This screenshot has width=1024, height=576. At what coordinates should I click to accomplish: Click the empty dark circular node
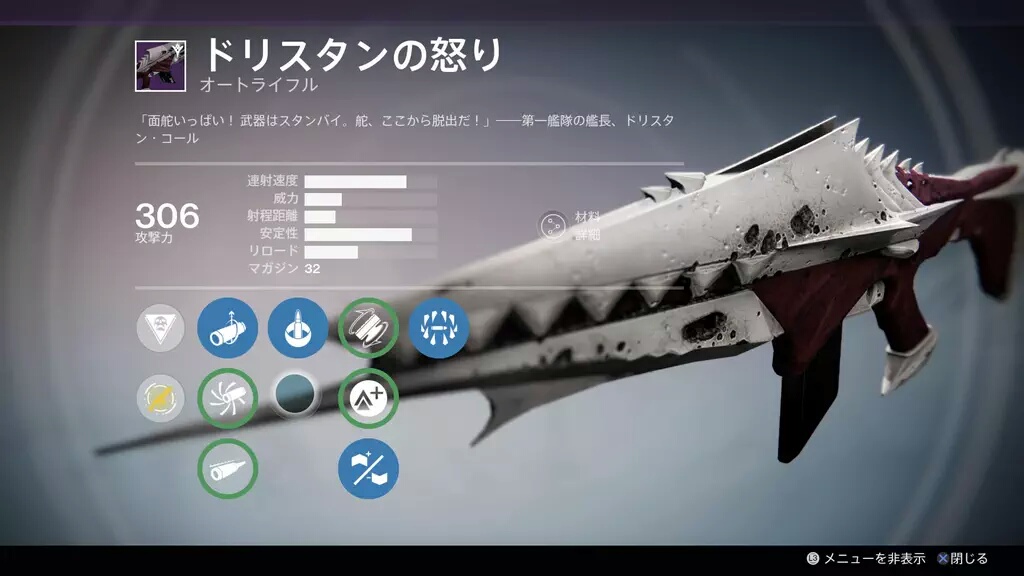pos(297,396)
